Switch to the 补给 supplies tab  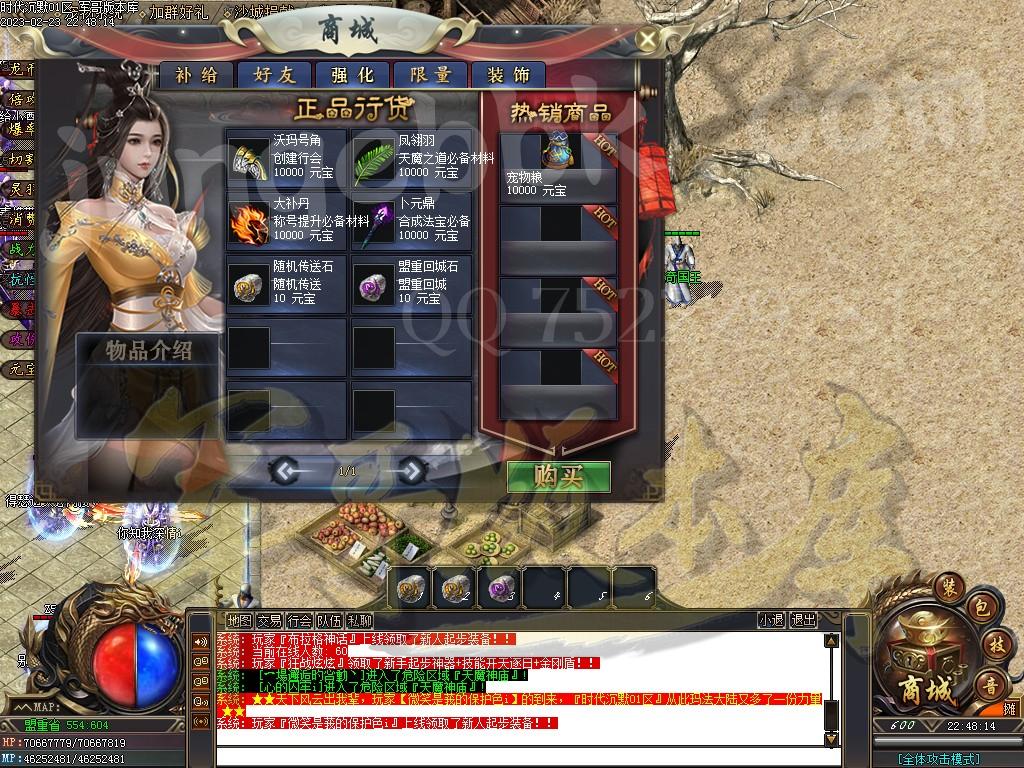(196, 75)
